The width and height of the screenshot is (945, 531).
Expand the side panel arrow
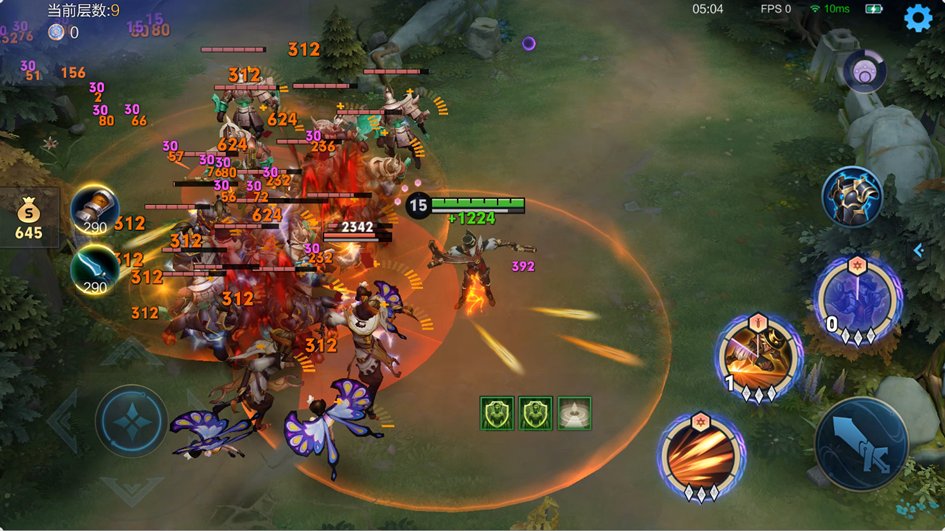pyautogui.click(x=918, y=251)
